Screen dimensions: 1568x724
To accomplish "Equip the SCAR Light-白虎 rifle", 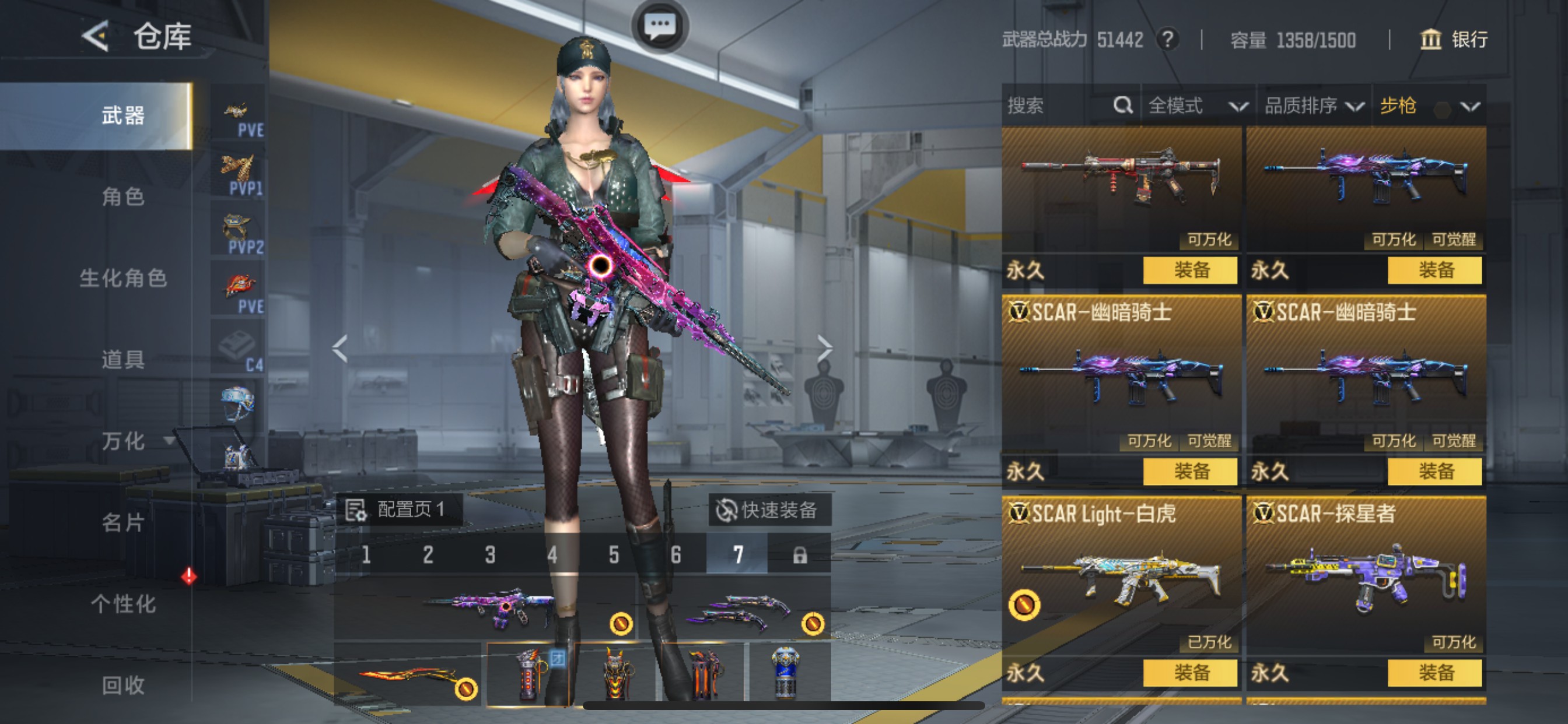I will tap(1190, 672).
